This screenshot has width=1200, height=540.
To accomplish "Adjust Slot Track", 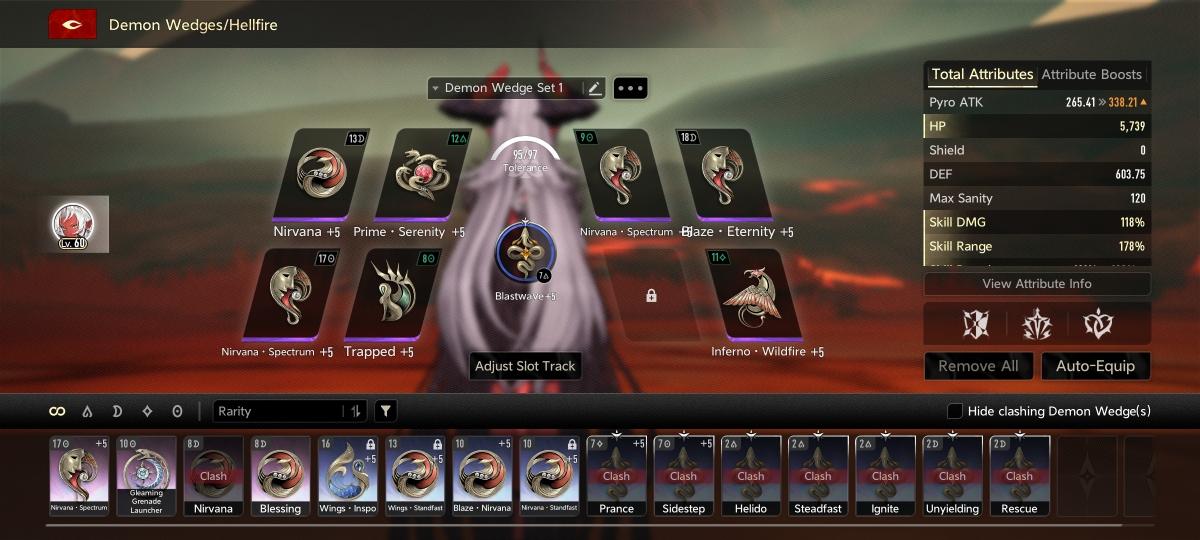I will pos(525,366).
